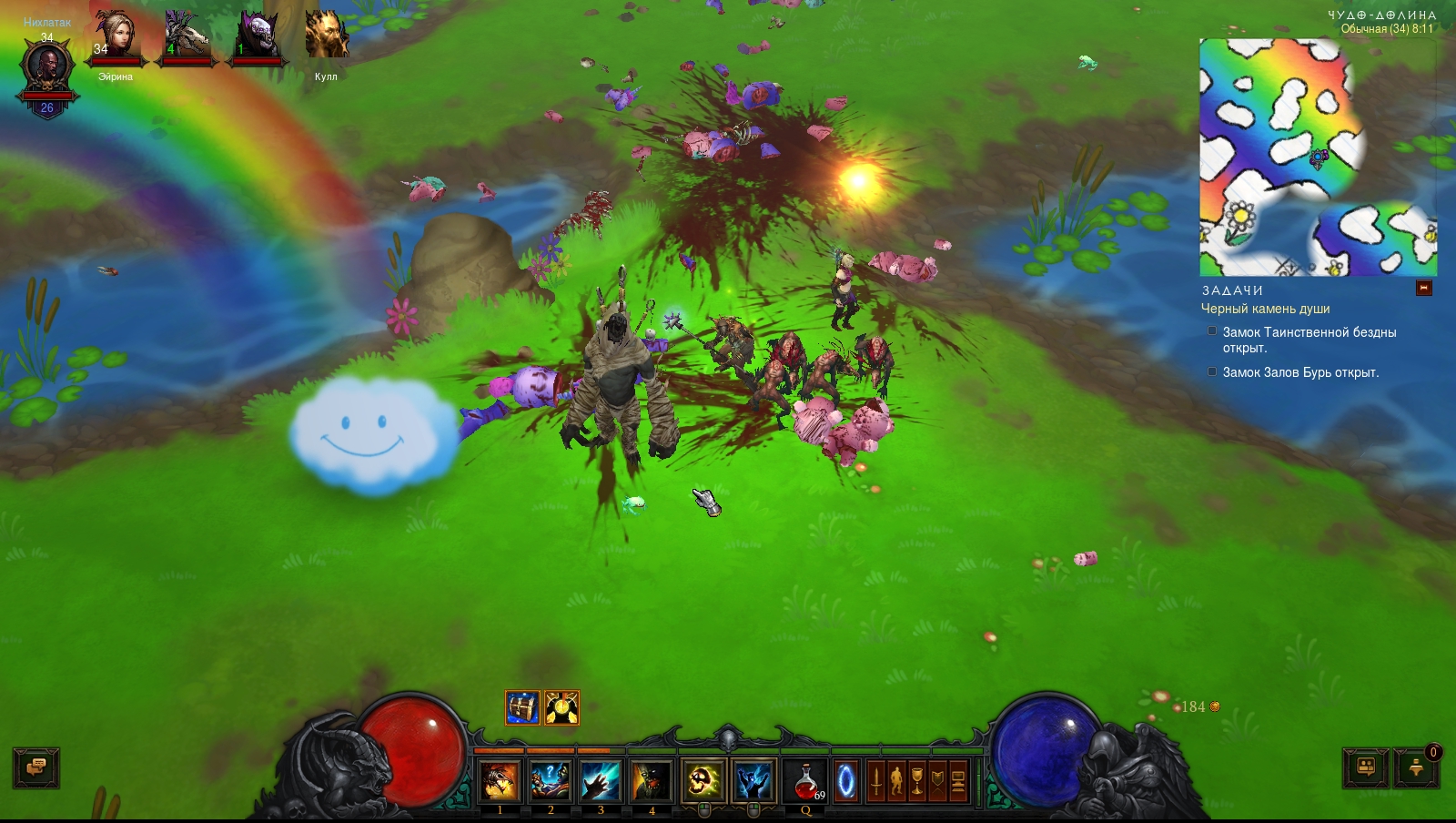Activate the Zombie Dogs skill in slot 1
The height and width of the screenshot is (823, 1456).
point(500,781)
